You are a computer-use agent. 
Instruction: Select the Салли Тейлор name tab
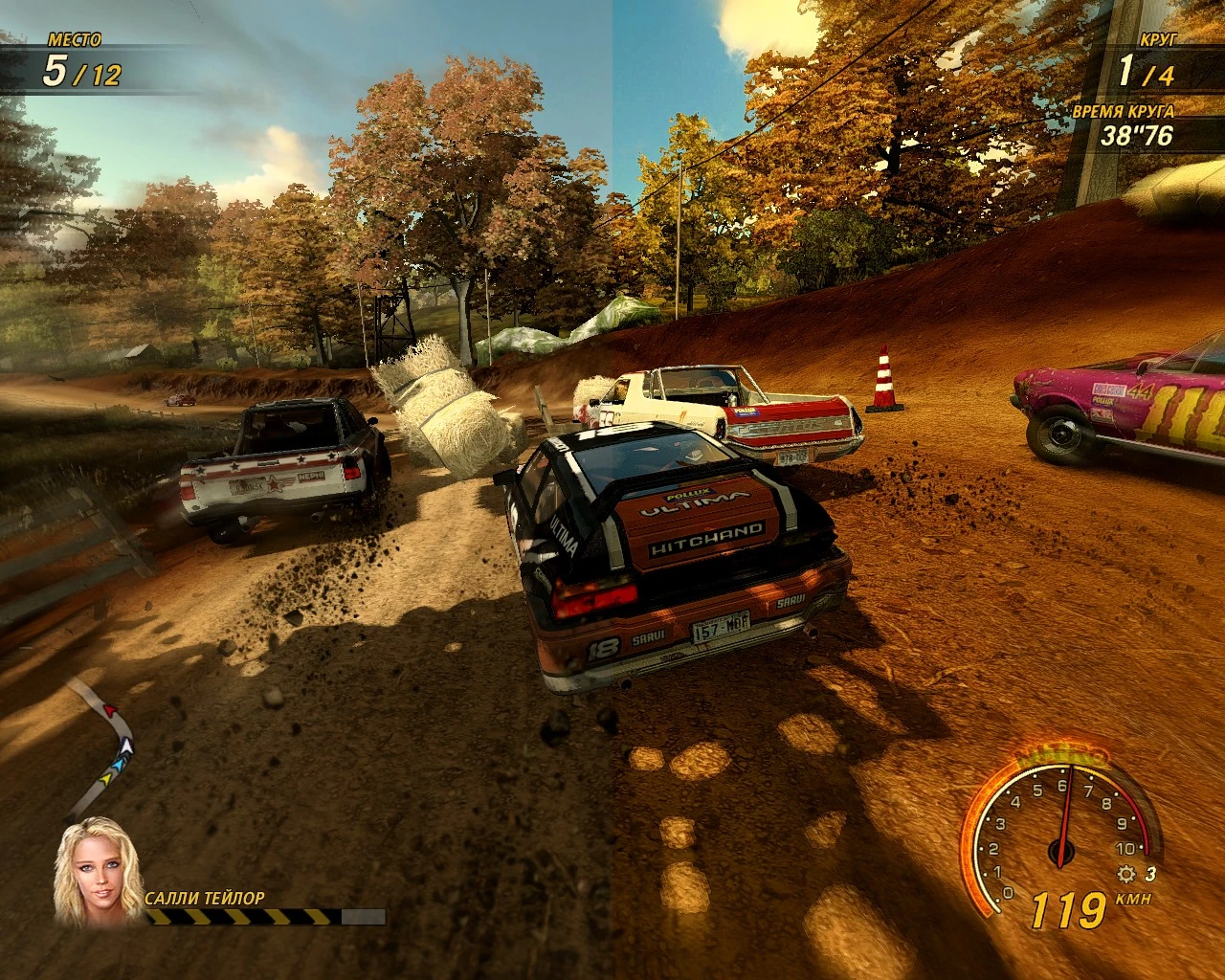pyautogui.click(x=206, y=898)
